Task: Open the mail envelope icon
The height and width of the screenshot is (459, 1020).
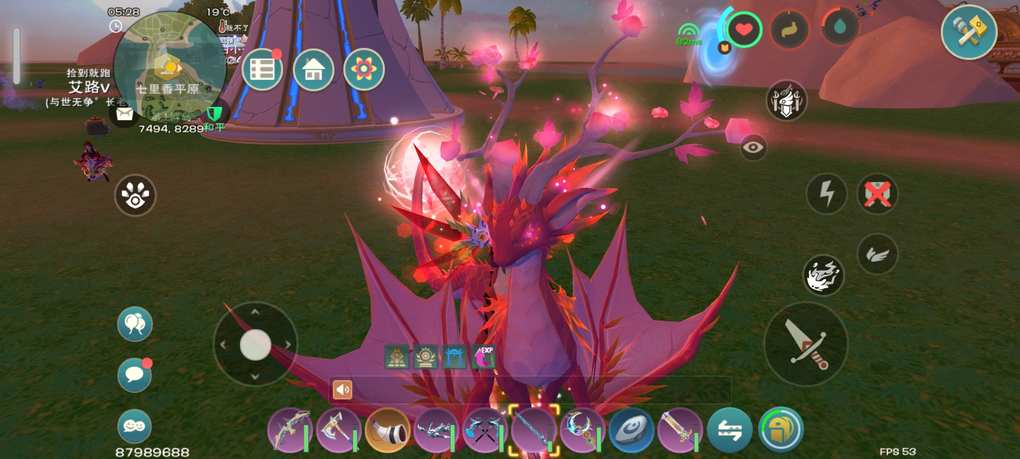Action: coord(124,115)
